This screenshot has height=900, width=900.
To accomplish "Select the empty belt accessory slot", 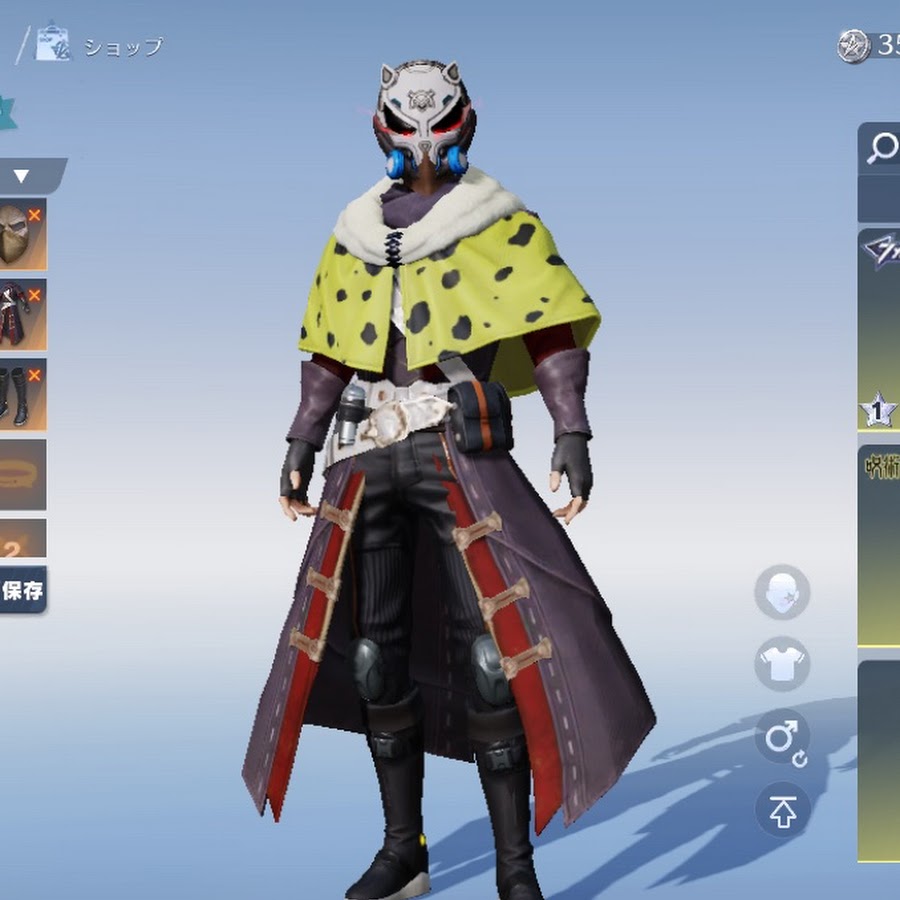I will click(20, 474).
